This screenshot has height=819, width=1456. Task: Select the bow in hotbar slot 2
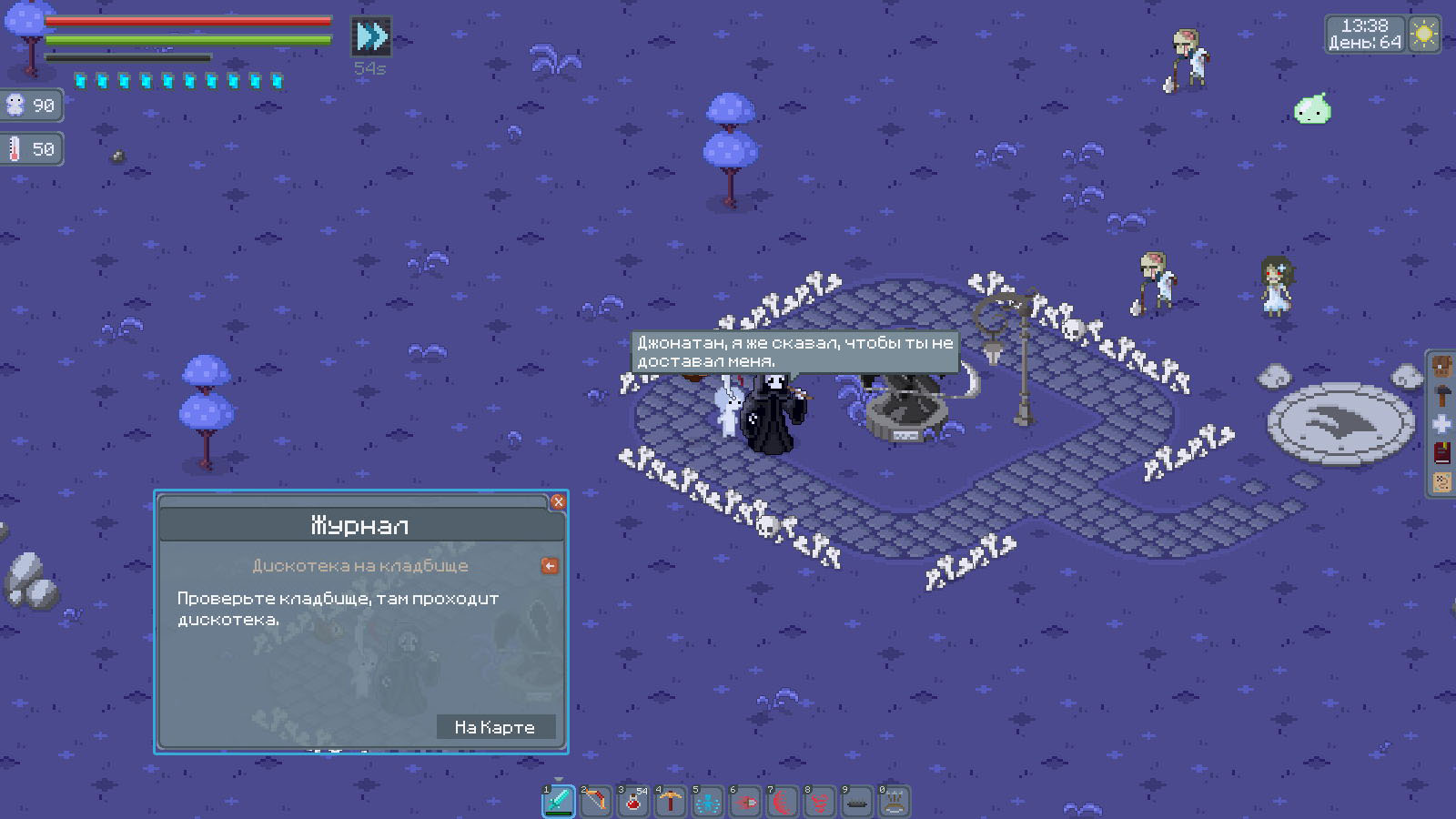596,801
